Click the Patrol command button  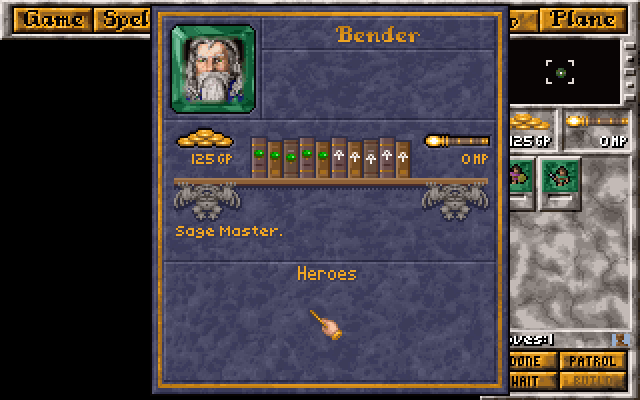(593, 361)
